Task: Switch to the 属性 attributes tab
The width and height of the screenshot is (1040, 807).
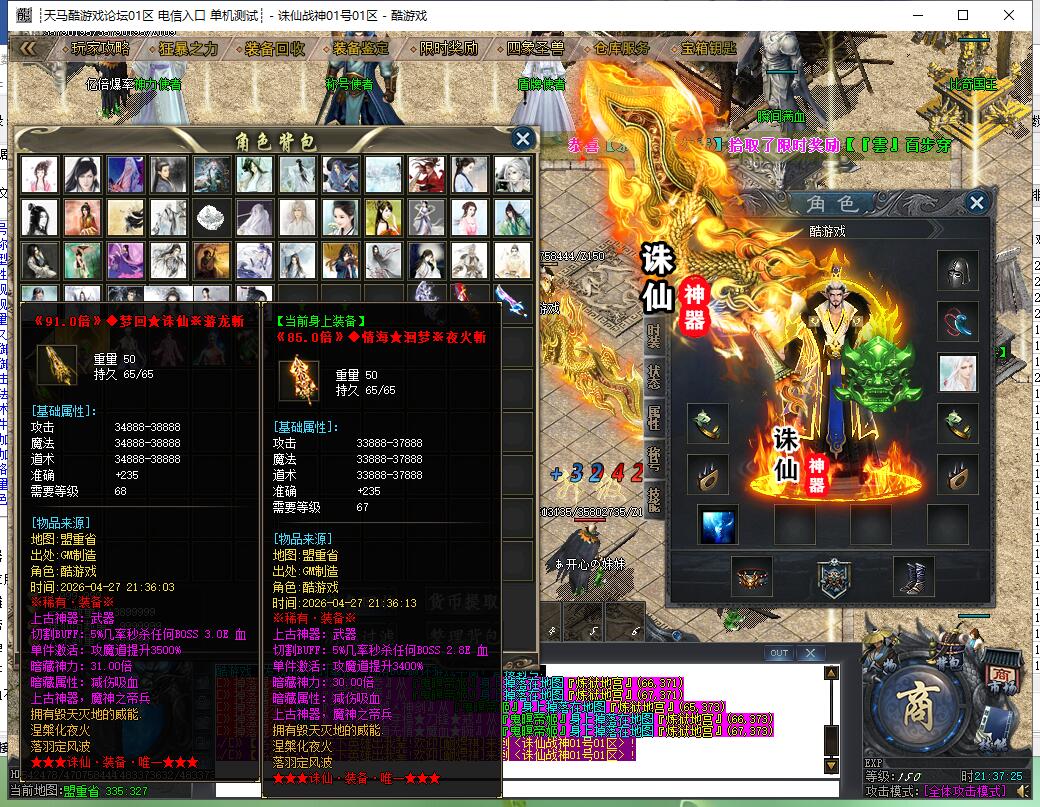Action: pyautogui.click(x=654, y=416)
